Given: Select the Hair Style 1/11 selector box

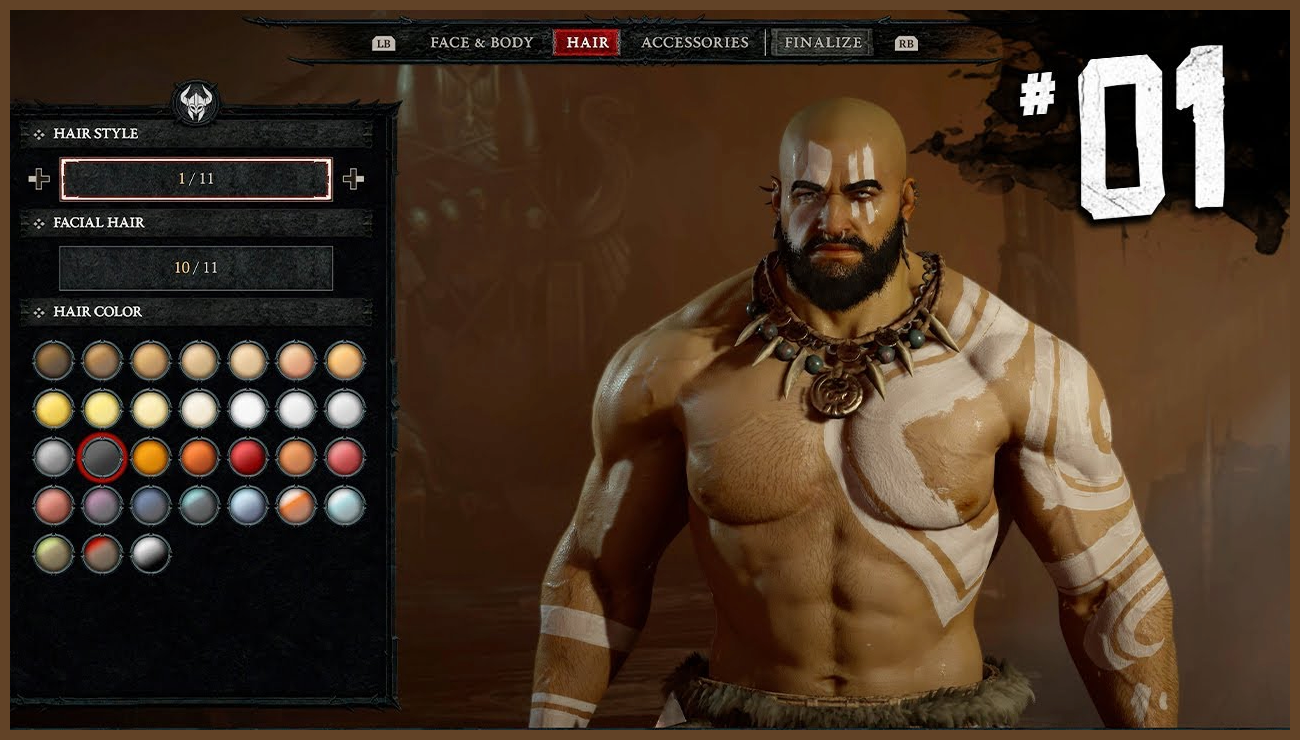Looking at the screenshot, I should coord(196,179).
